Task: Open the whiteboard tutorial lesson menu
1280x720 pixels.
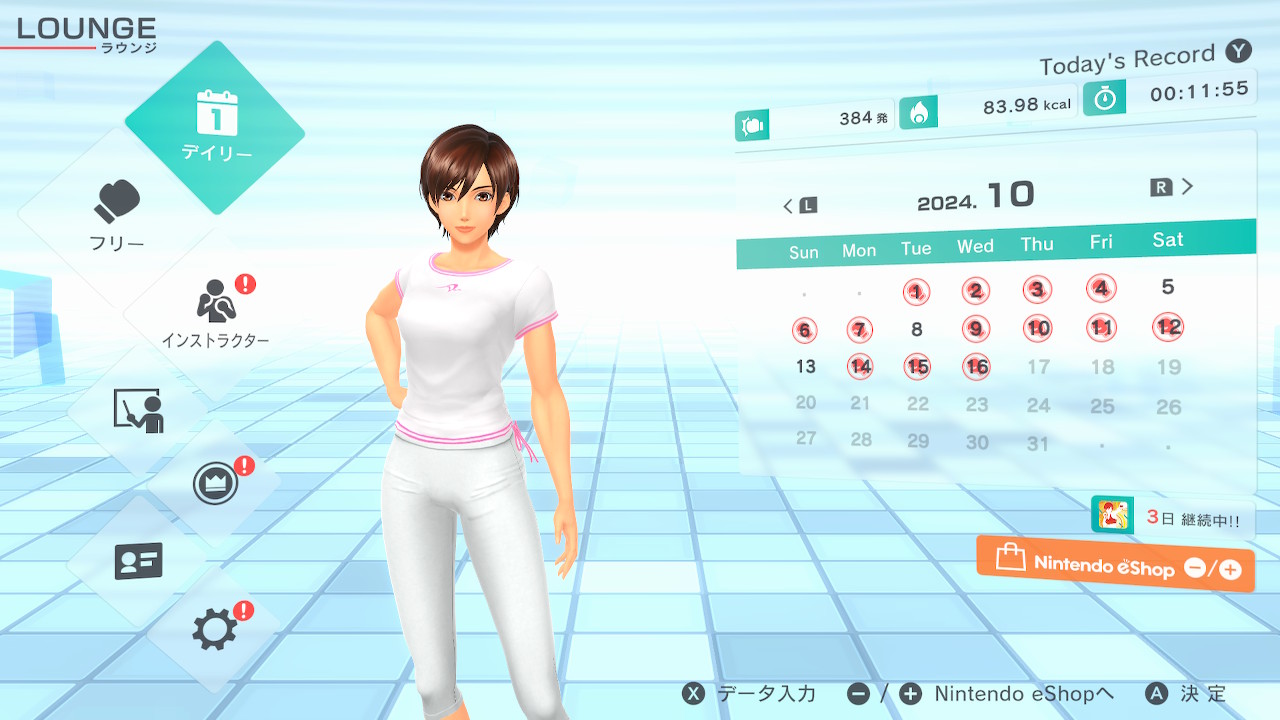Action: pos(138,410)
